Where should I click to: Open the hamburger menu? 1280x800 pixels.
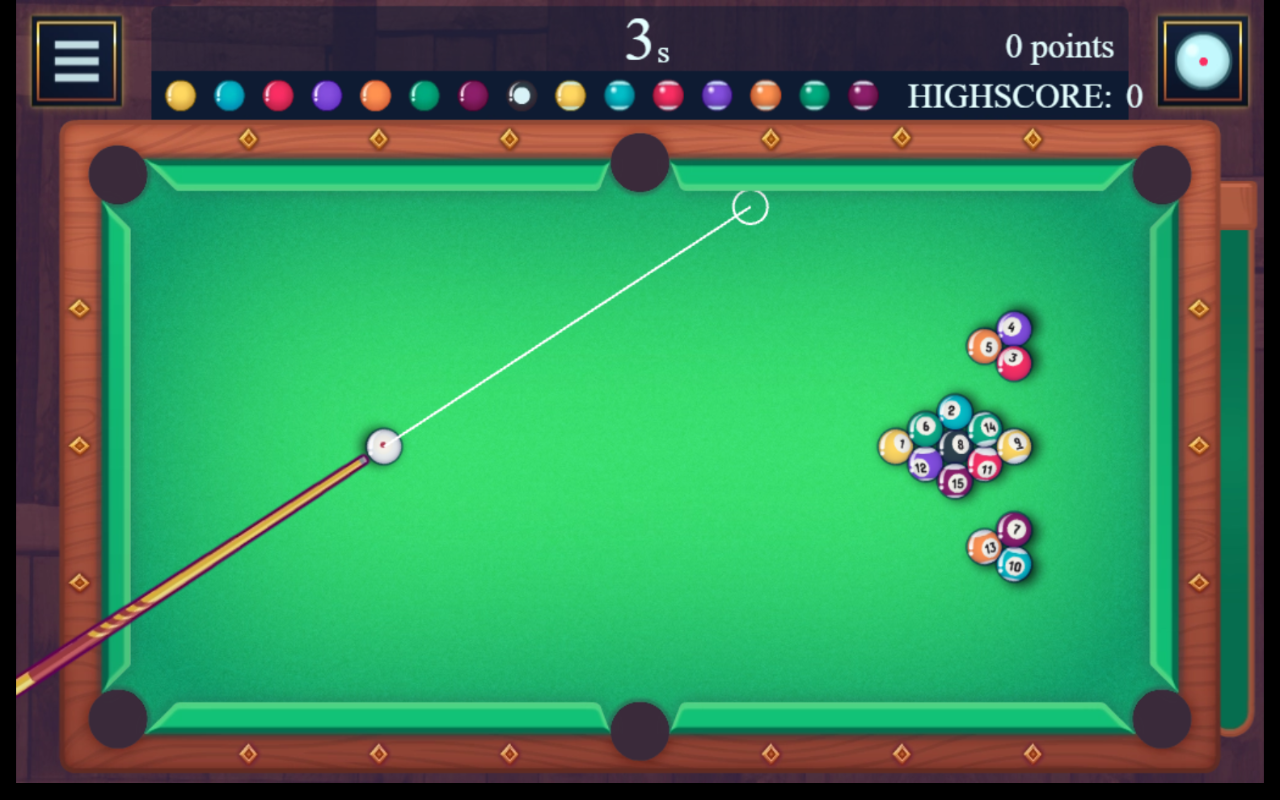coord(77,61)
